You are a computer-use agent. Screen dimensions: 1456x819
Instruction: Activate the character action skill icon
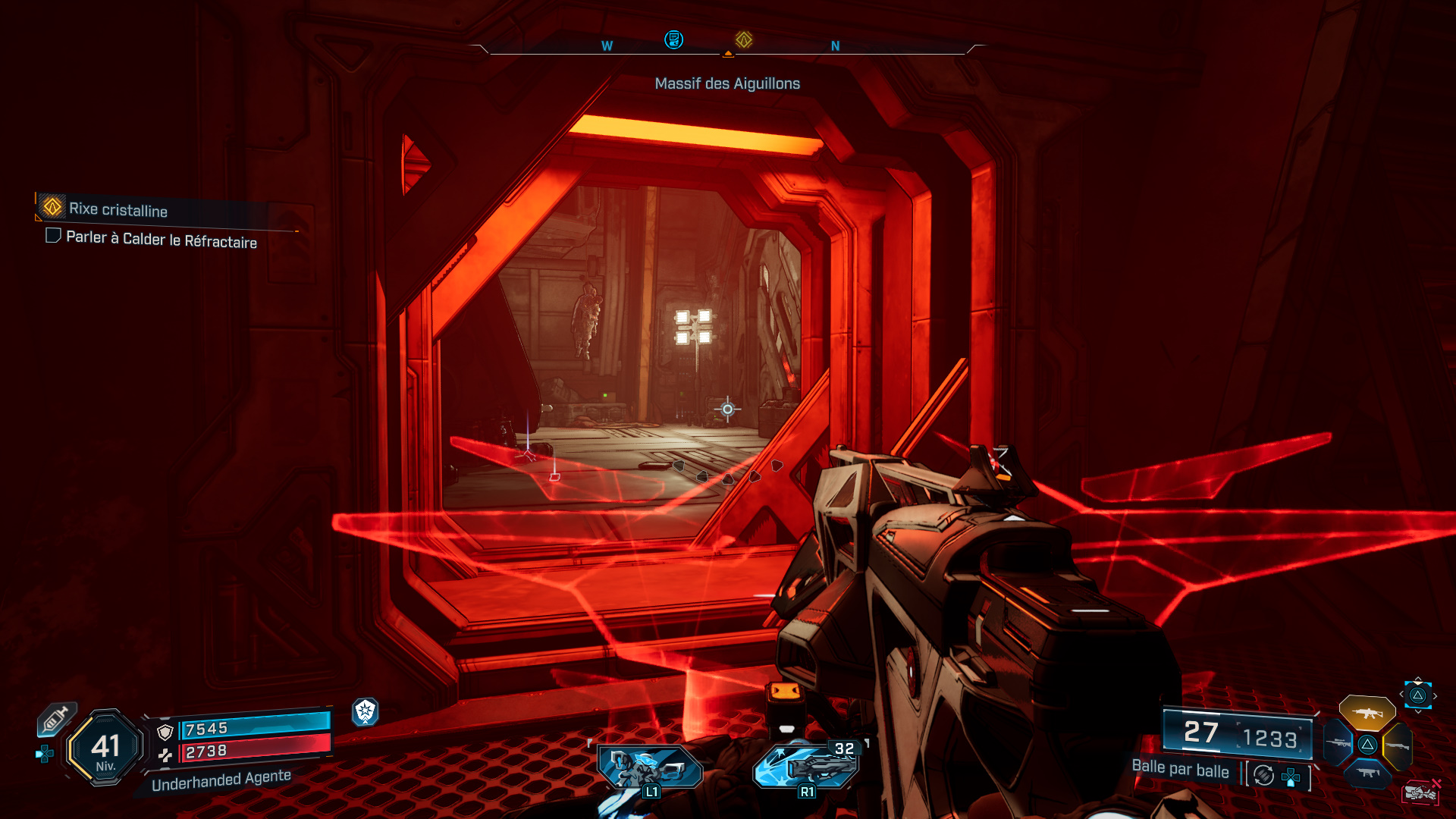[650, 767]
